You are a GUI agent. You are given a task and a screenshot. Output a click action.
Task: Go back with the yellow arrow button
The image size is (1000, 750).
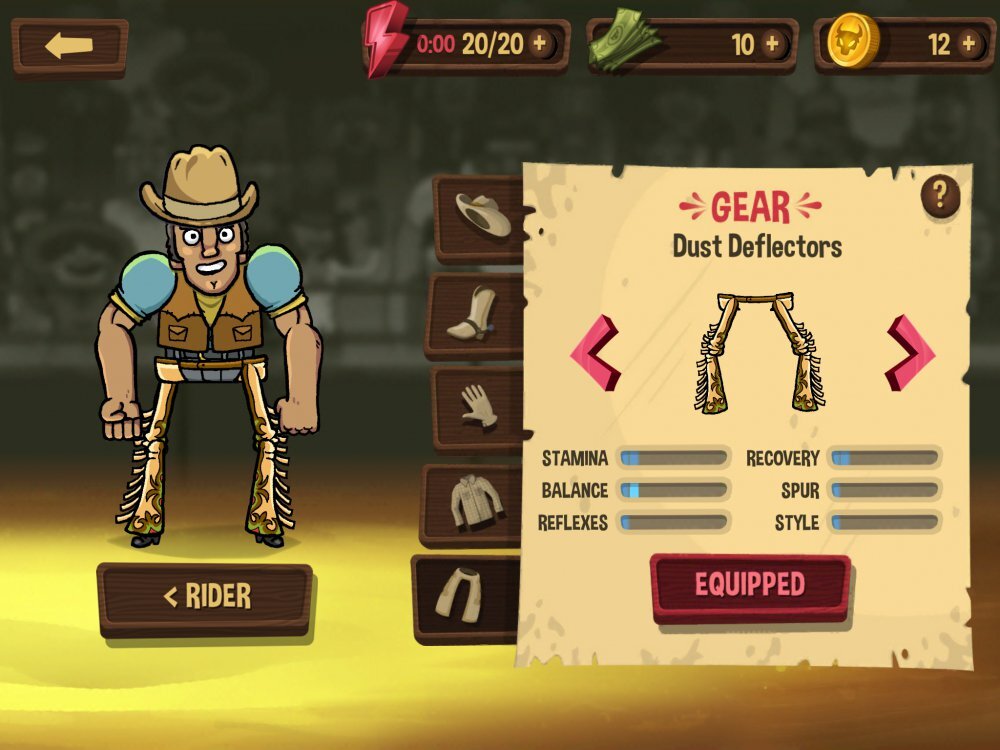[x=69, y=46]
